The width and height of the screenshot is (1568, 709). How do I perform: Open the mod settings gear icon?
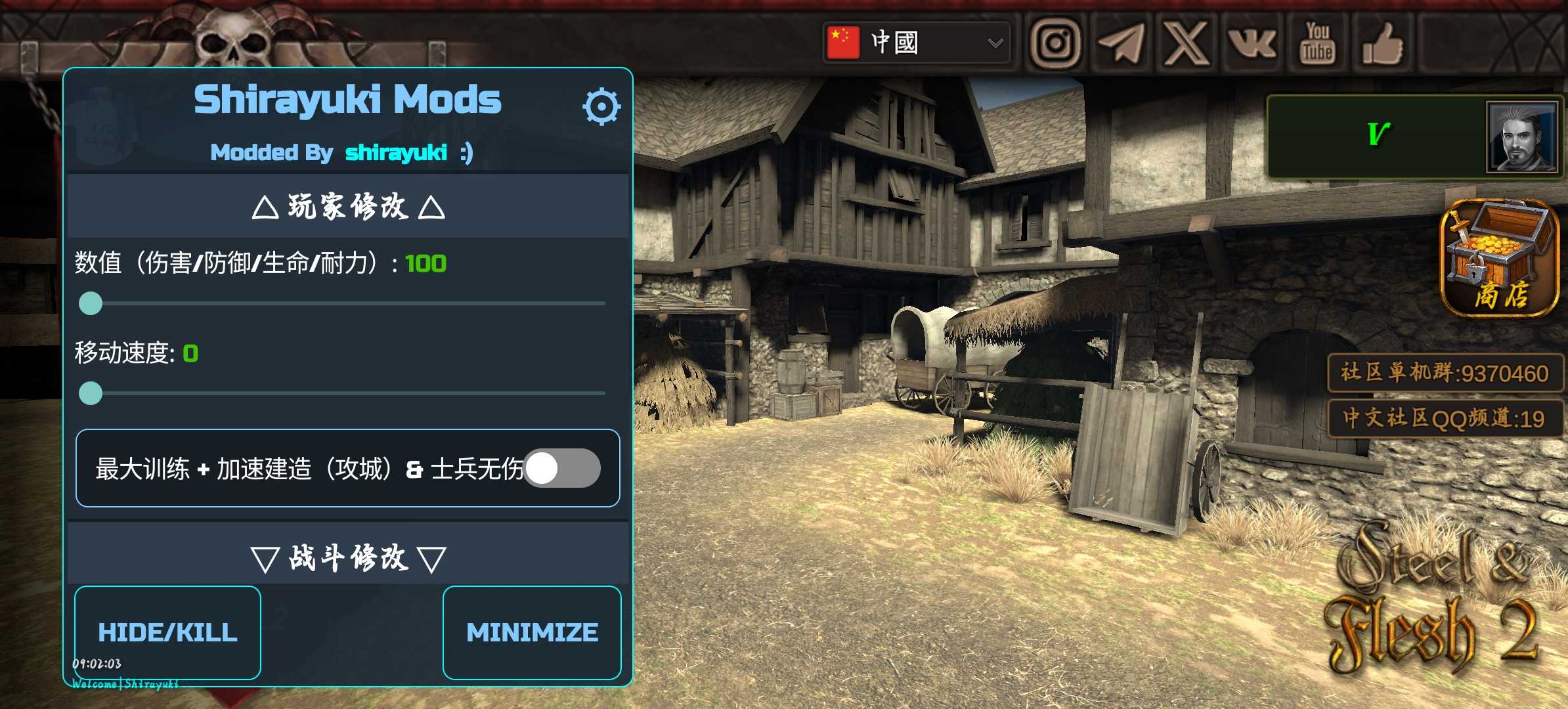click(x=601, y=106)
